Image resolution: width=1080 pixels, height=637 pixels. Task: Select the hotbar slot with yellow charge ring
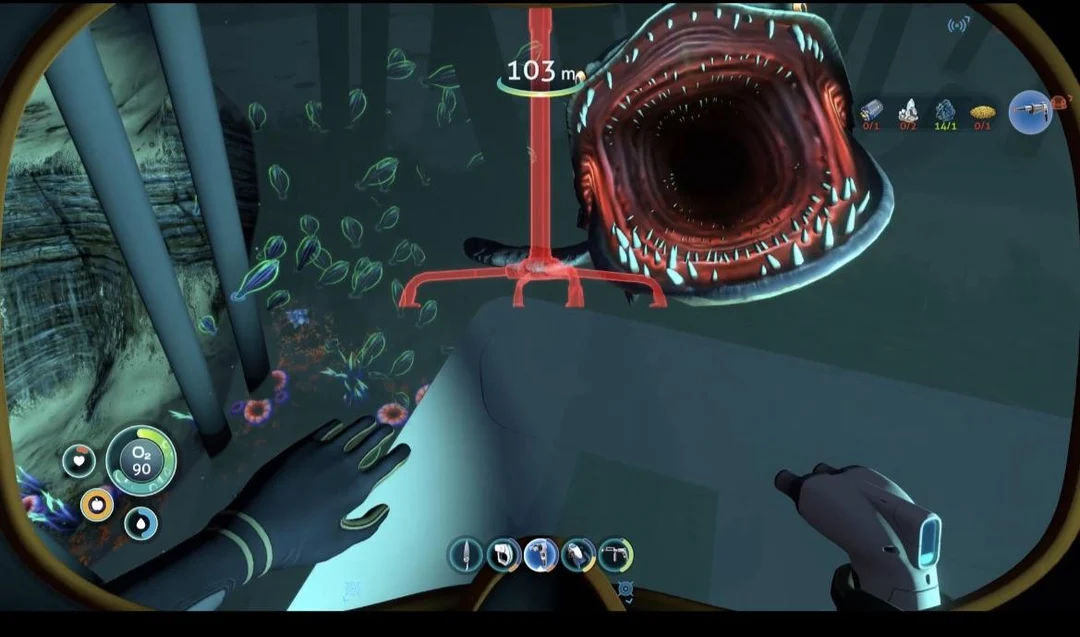click(578, 554)
